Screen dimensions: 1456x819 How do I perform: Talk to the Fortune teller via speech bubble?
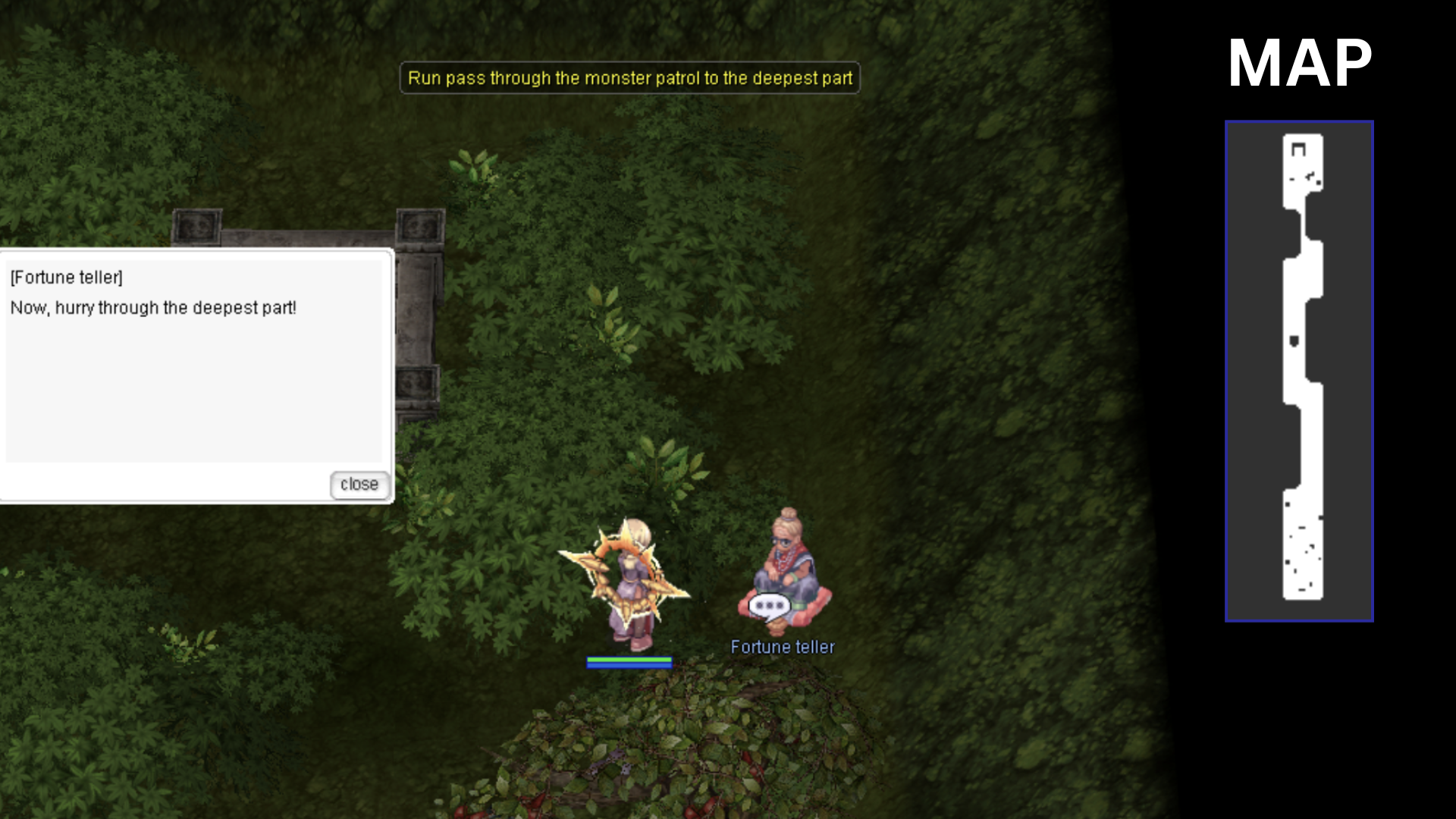pyautogui.click(x=769, y=606)
